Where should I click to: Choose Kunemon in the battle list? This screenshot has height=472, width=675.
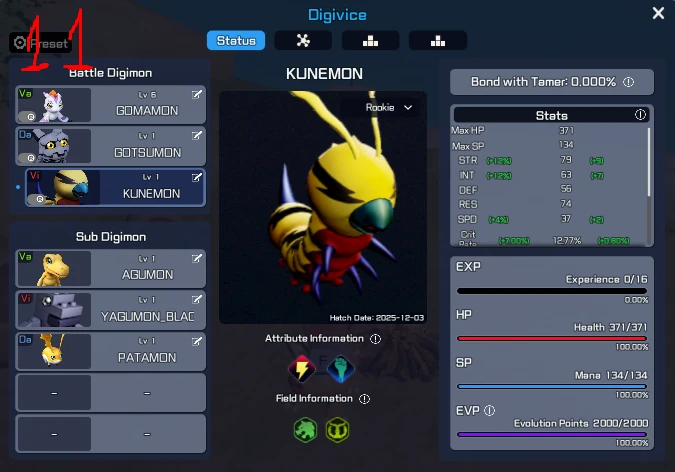click(x=115, y=187)
